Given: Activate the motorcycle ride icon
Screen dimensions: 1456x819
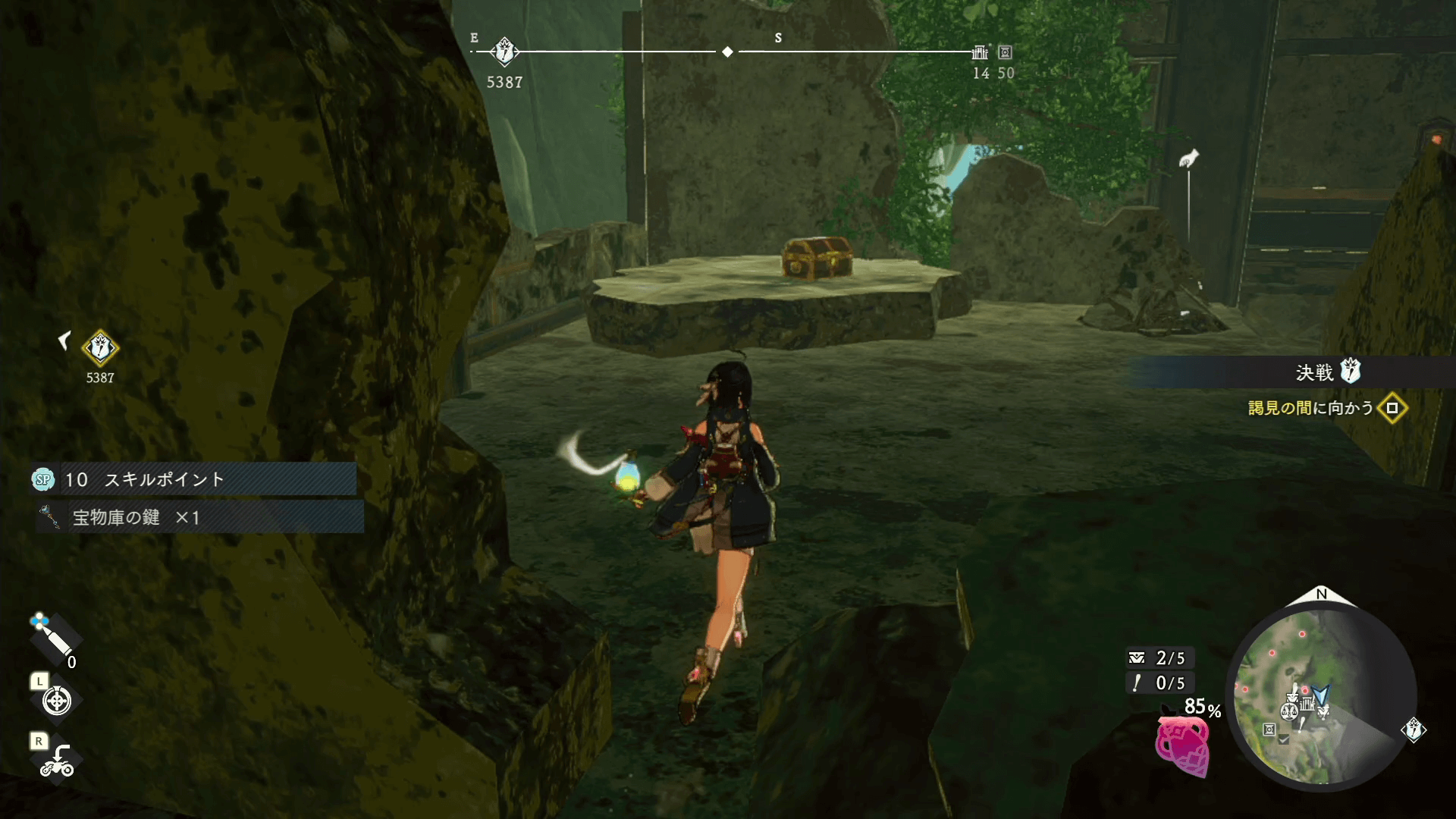Looking at the screenshot, I should tap(57, 761).
